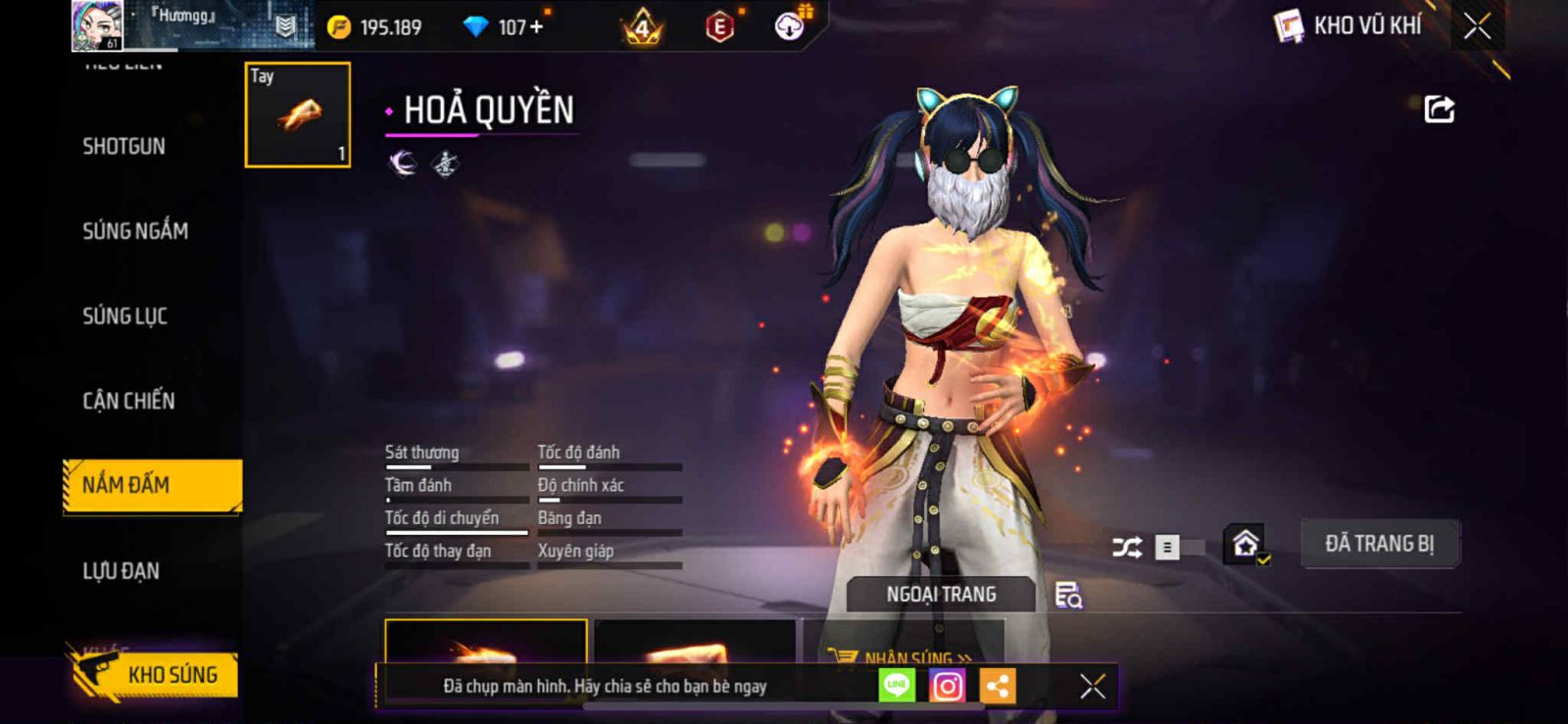Show the Lựu Đạn category
The height and width of the screenshot is (724, 1568).
click(x=121, y=571)
